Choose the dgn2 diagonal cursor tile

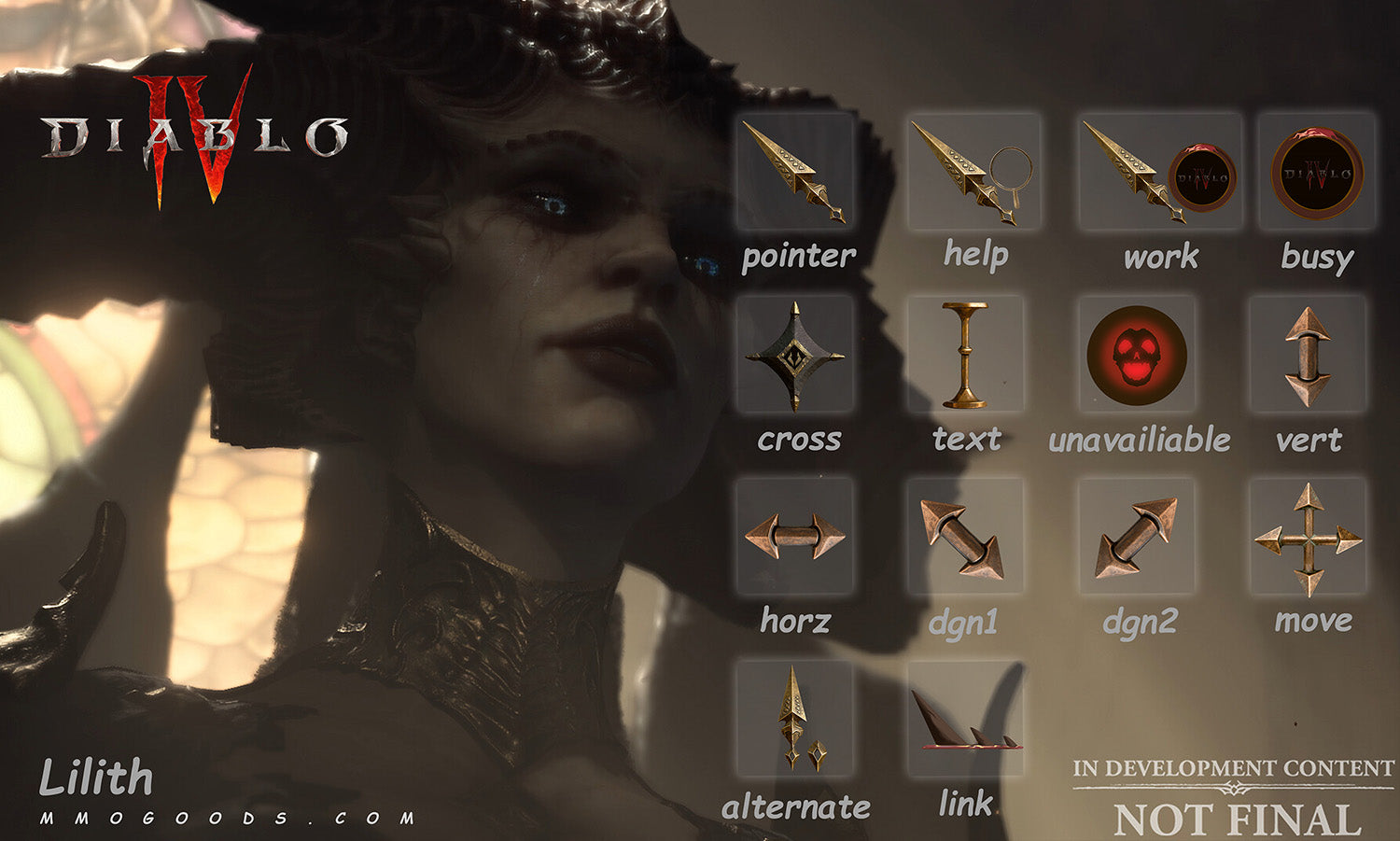(1136, 536)
